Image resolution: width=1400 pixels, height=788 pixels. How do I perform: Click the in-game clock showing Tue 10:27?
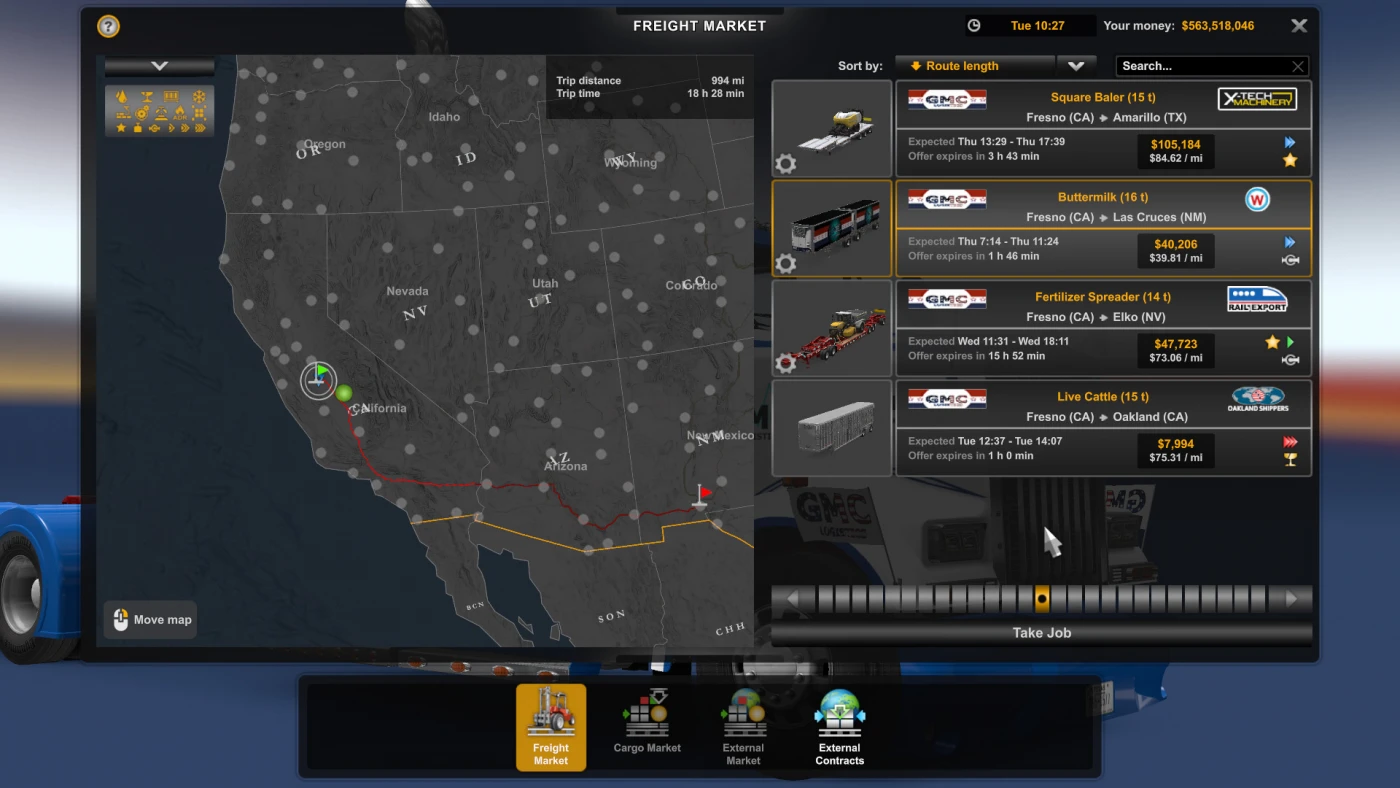(1030, 25)
